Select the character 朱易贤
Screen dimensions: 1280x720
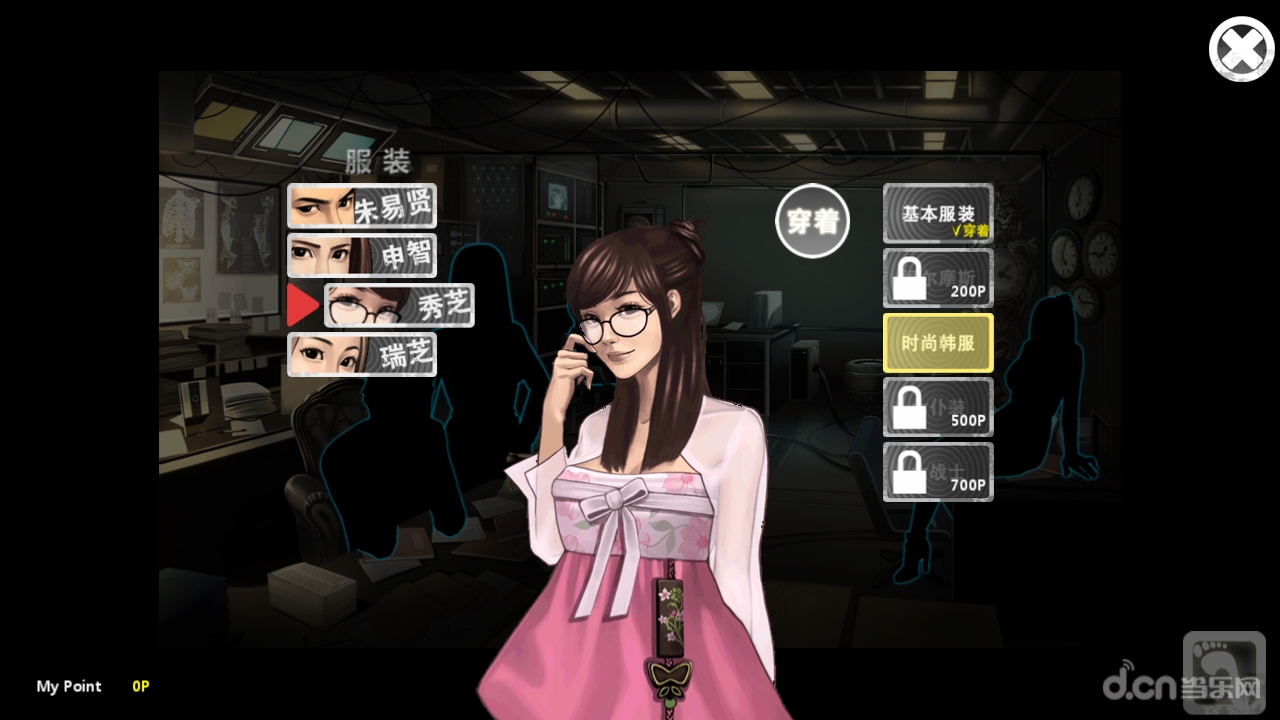tap(362, 206)
